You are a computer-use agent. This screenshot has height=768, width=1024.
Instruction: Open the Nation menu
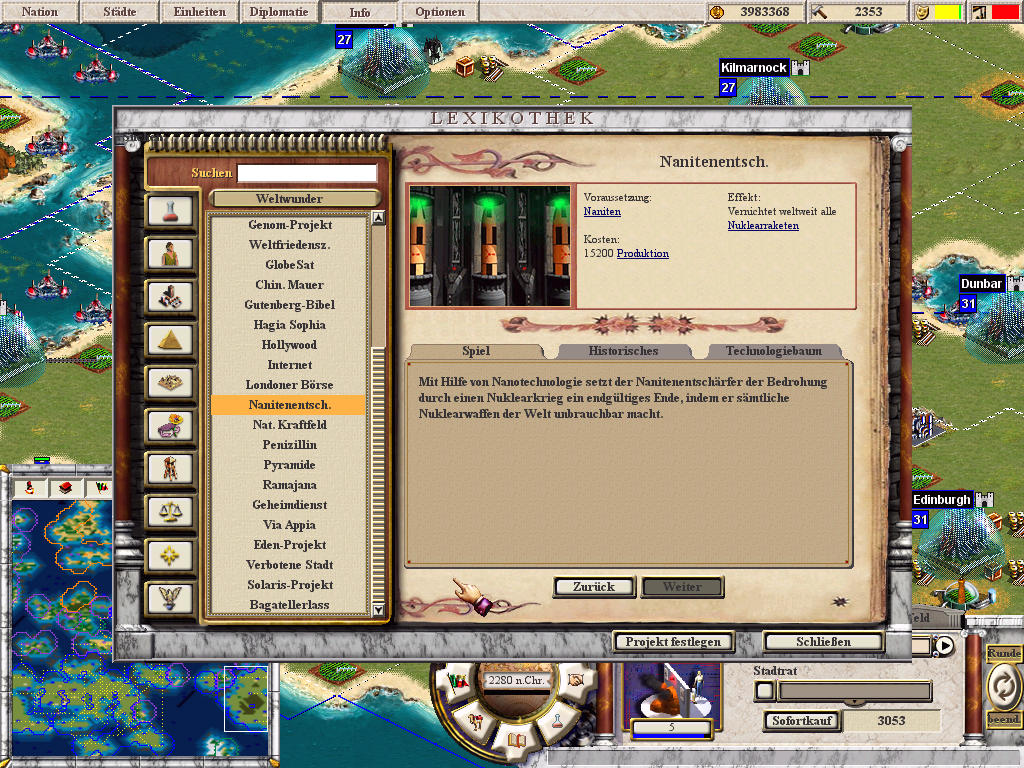tap(40, 13)
